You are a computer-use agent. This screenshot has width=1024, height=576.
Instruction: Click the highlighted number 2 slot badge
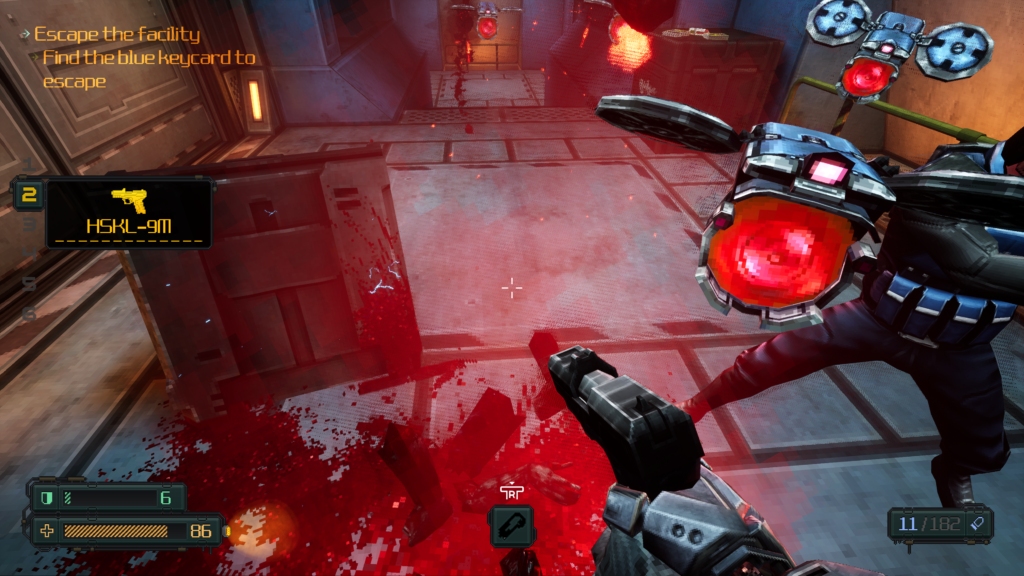click(x=29, y=194)
